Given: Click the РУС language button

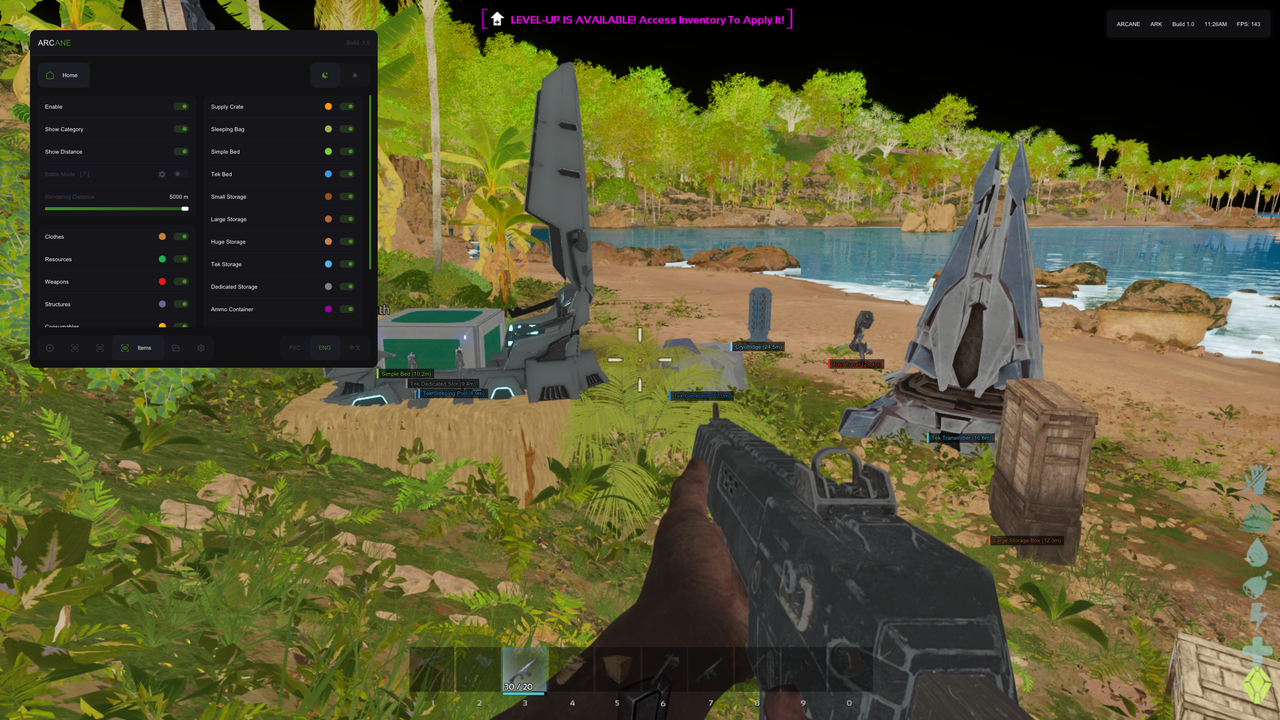Looking at the screenshot, I should [294, 348].
